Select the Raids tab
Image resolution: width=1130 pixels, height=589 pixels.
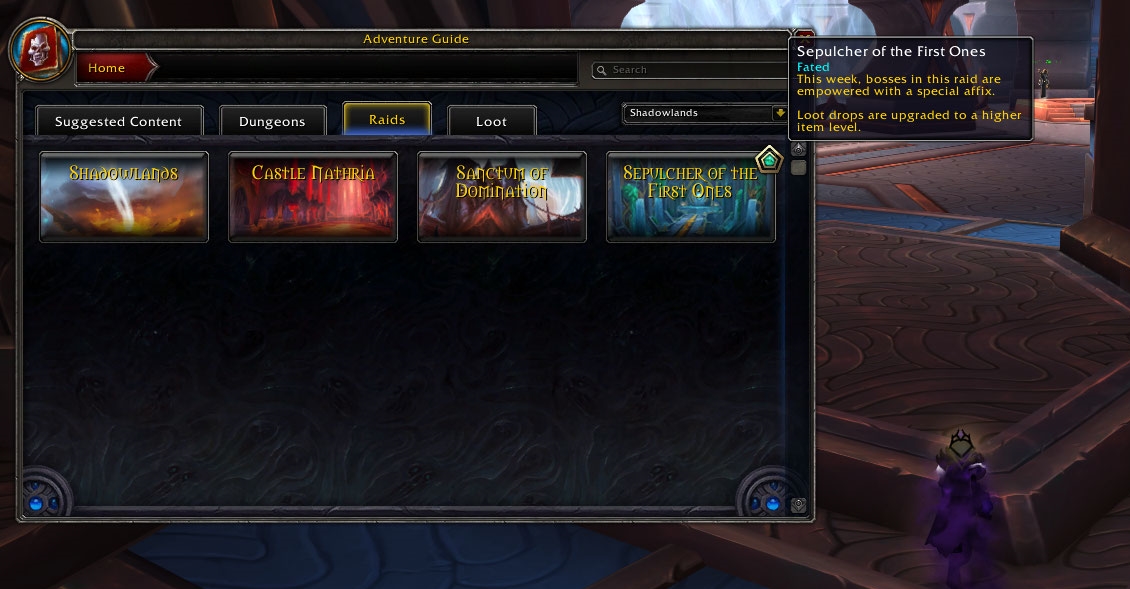pyautogui.click(x=387, y=119)
